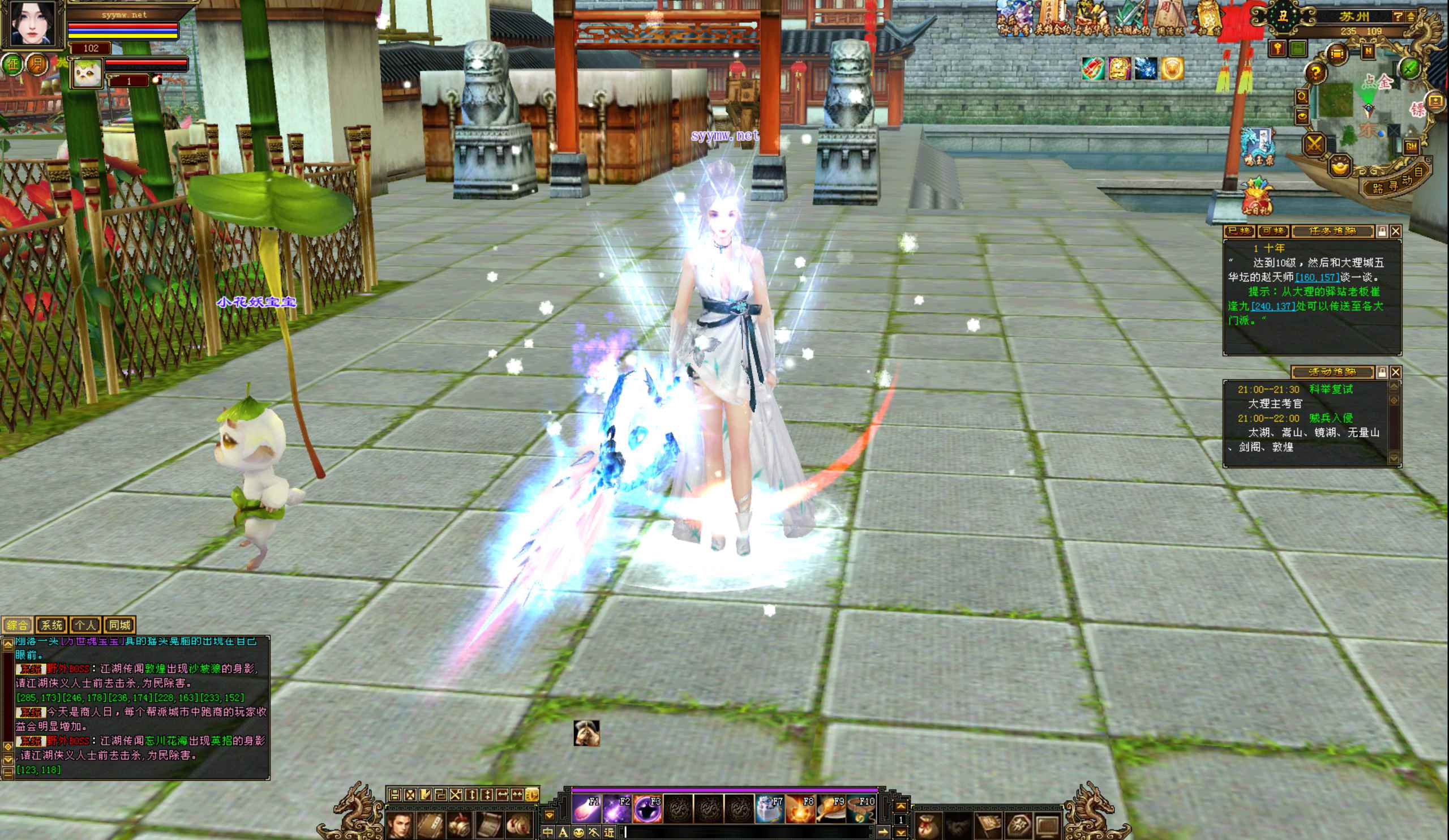The width and height of the screenshot is (1449, 840).
Task: Click the GM button beside the minimap
Action: (1411, 147)
